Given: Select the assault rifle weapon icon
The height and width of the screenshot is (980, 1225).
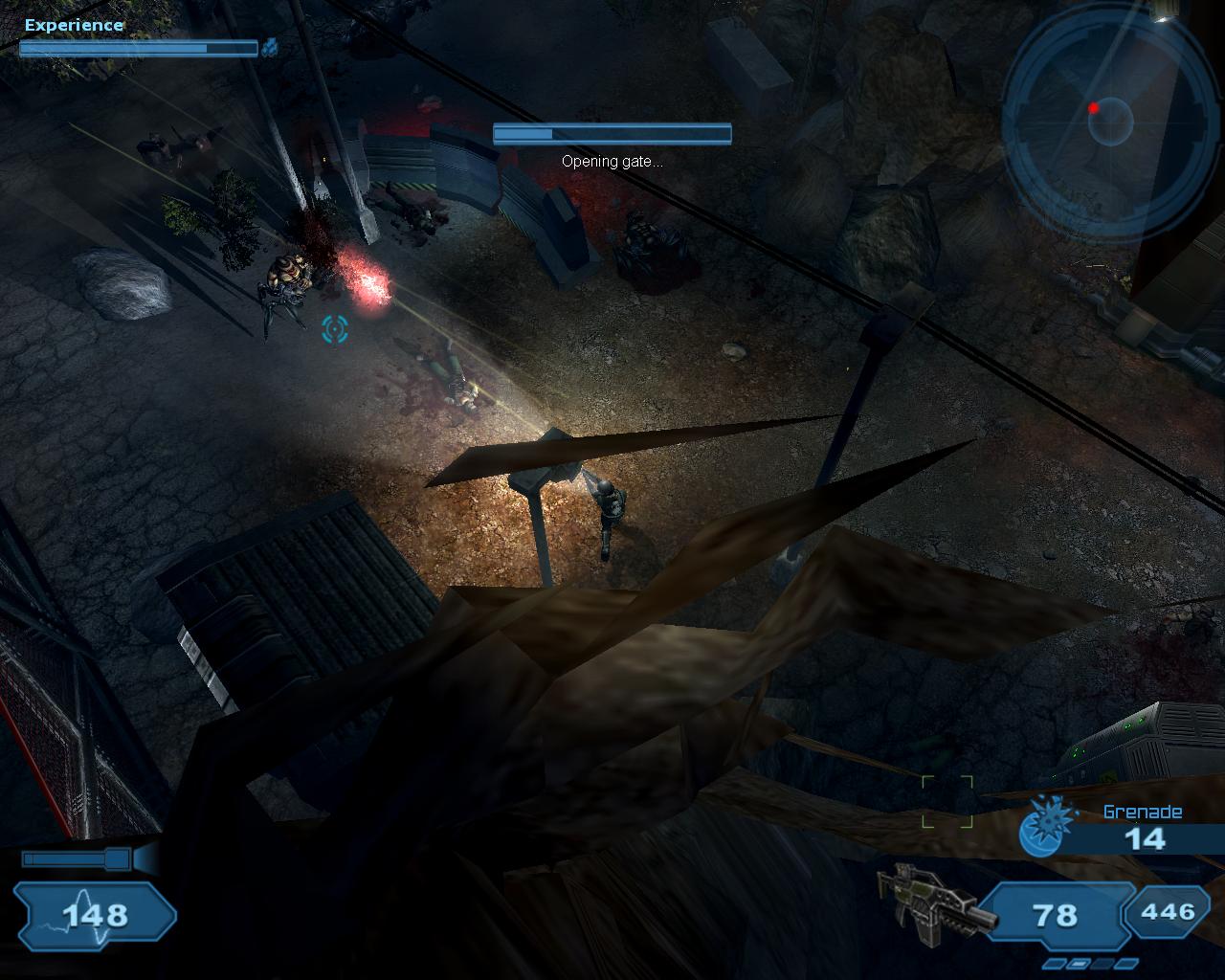Looking at the screenshot, I should (933, 902).
